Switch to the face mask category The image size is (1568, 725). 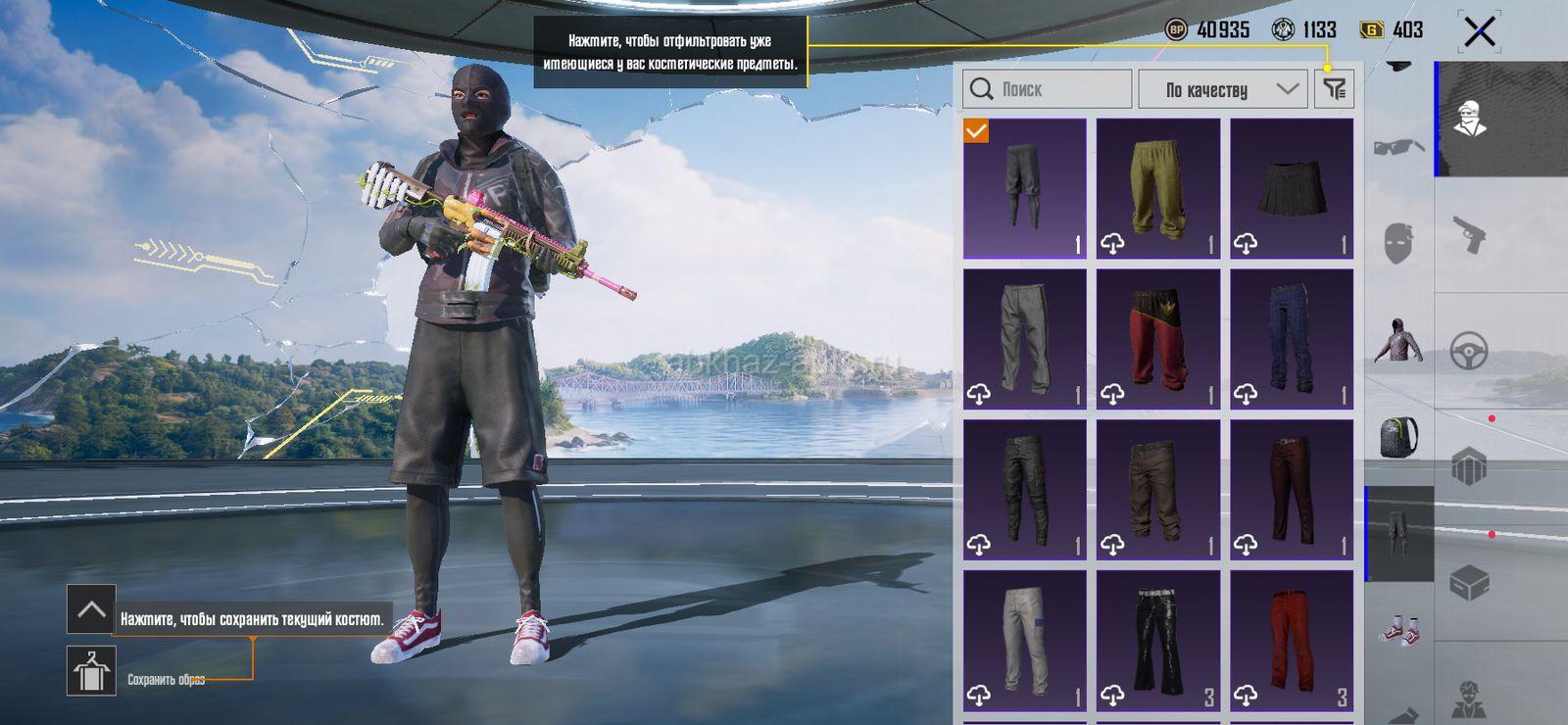click(x=1398, y=242)
